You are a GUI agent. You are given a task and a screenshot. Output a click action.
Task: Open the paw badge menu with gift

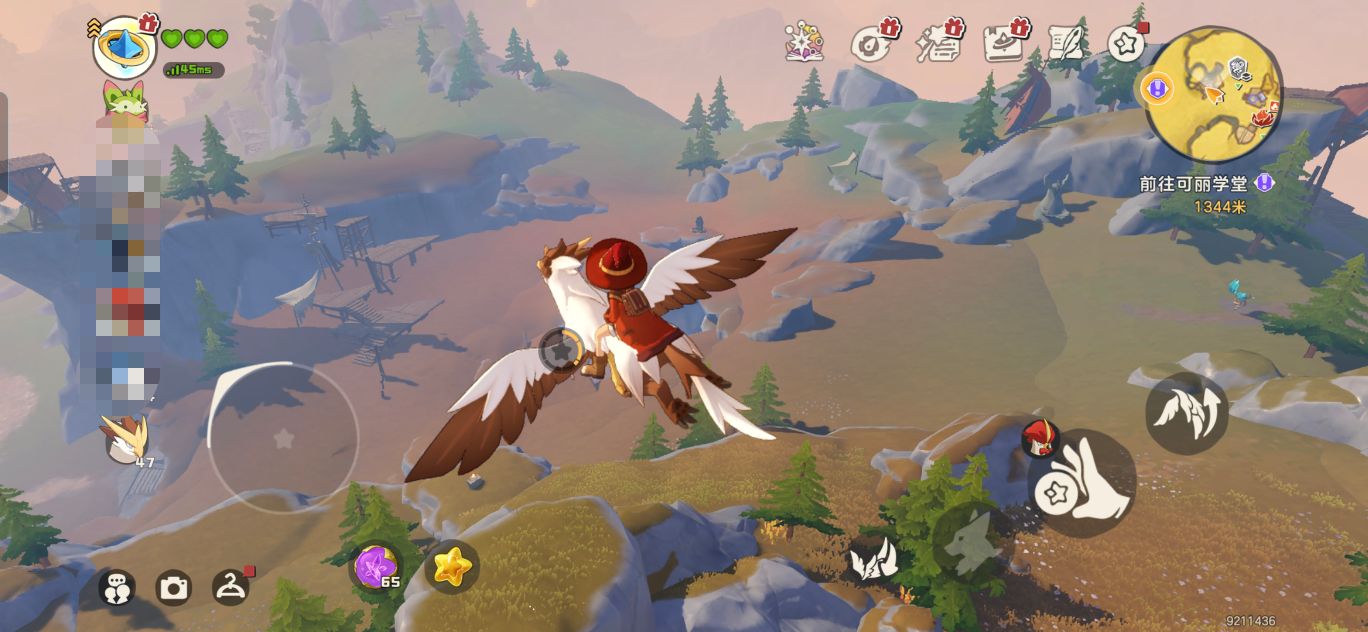pyautogui.click(x=871, y=44)
